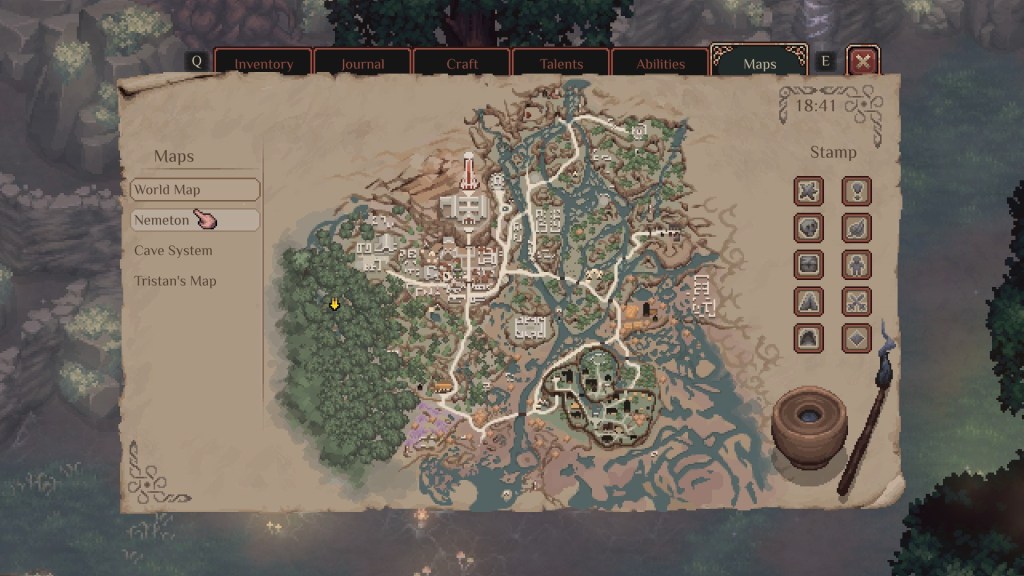The width and height of the screenshot is (1024, 576).
Task: Show the Talents tab
Action: tap(561, 64)
